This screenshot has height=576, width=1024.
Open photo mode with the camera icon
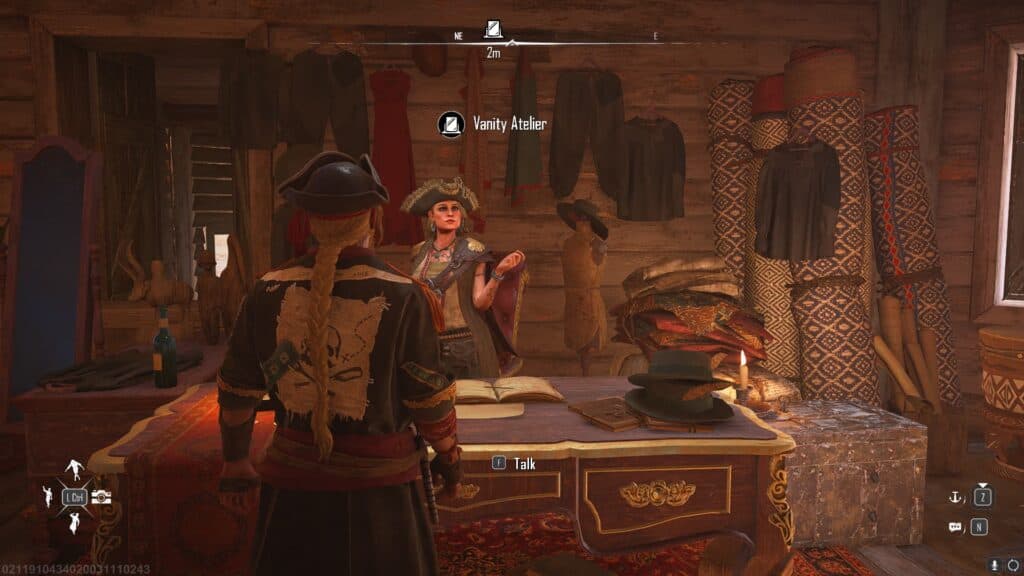101,497
